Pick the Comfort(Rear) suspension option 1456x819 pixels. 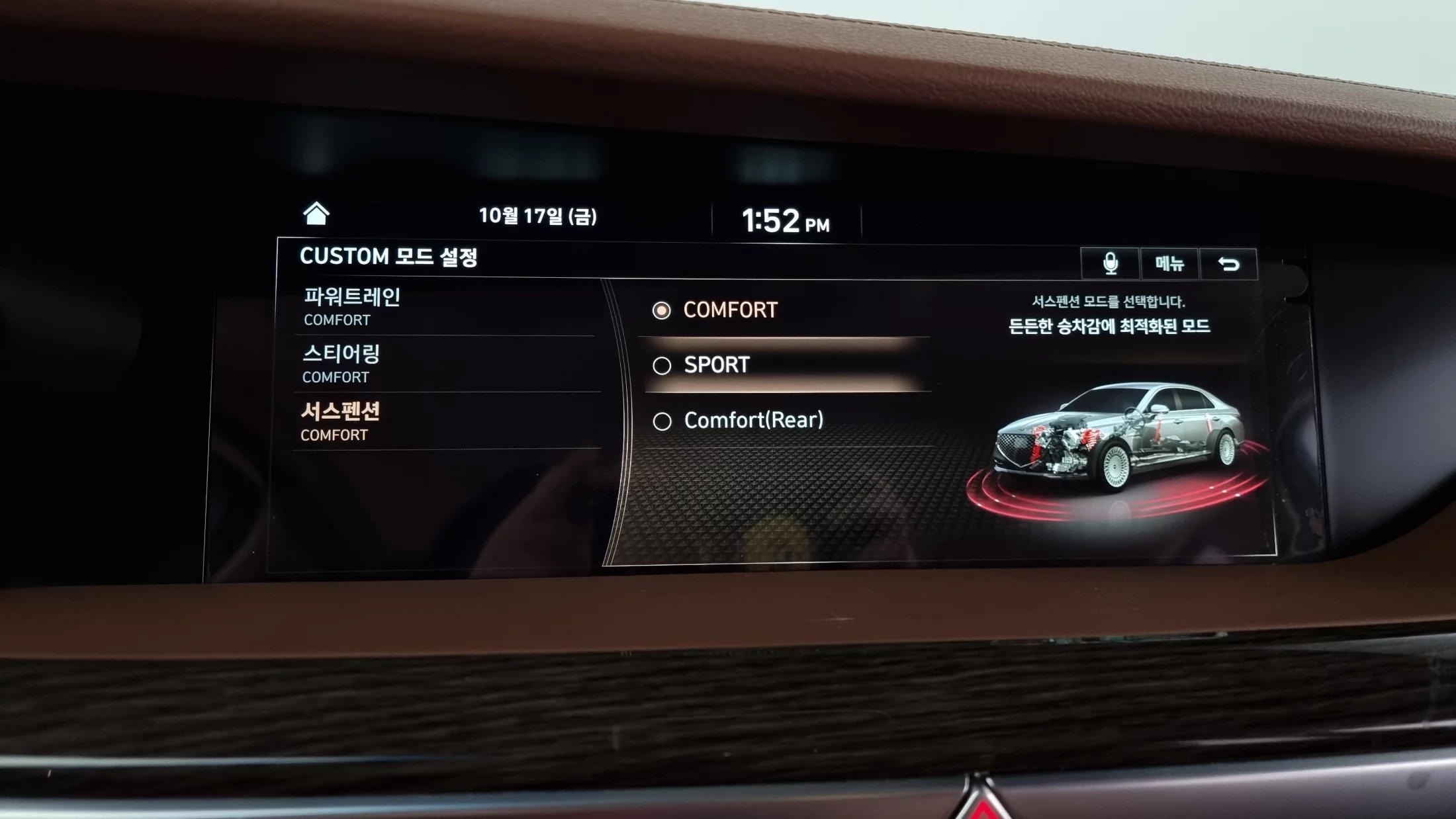[x=752, y=421]
